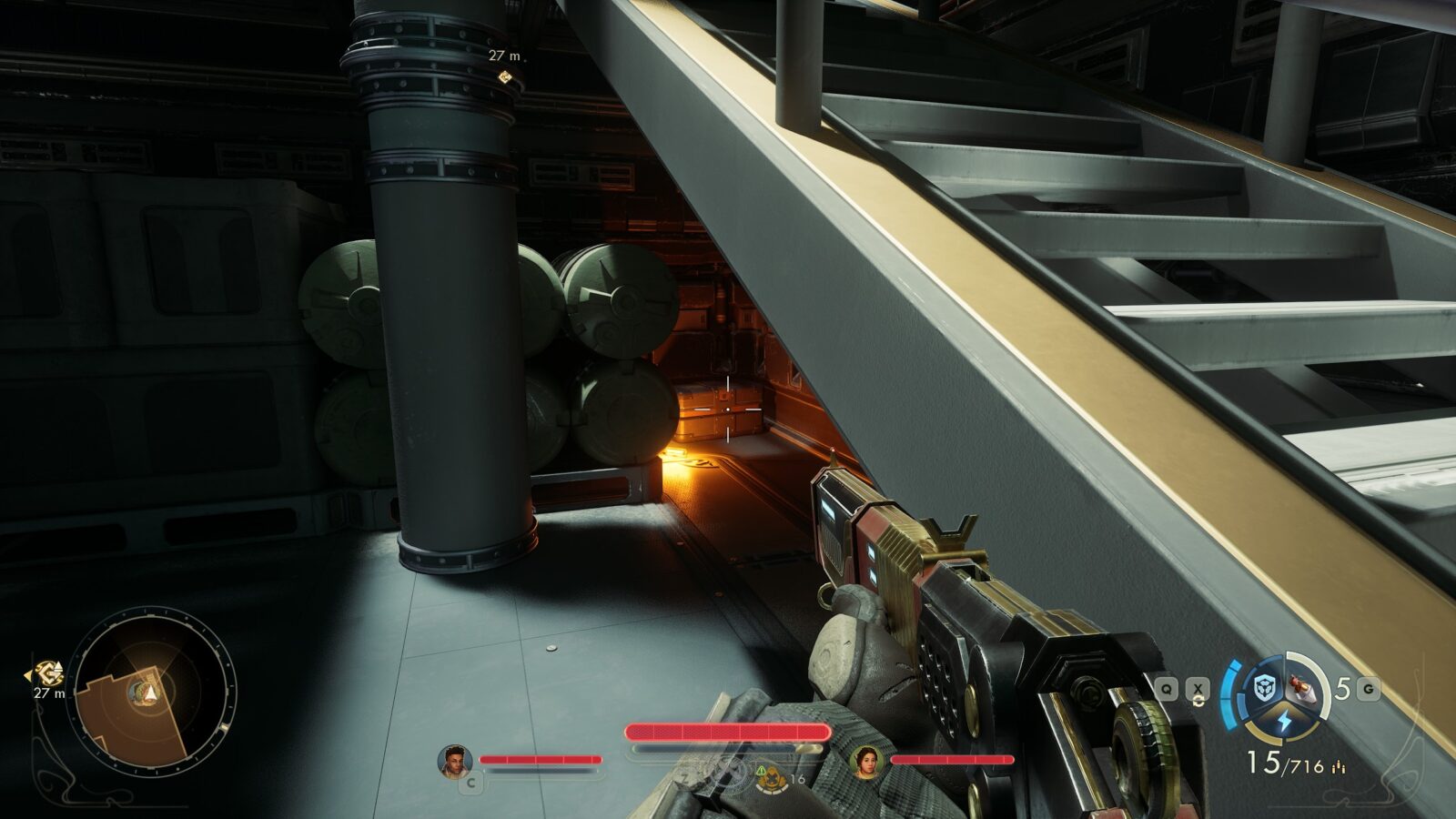
Task: Activate the lightning bolt ability
Action: [1284, 722]
